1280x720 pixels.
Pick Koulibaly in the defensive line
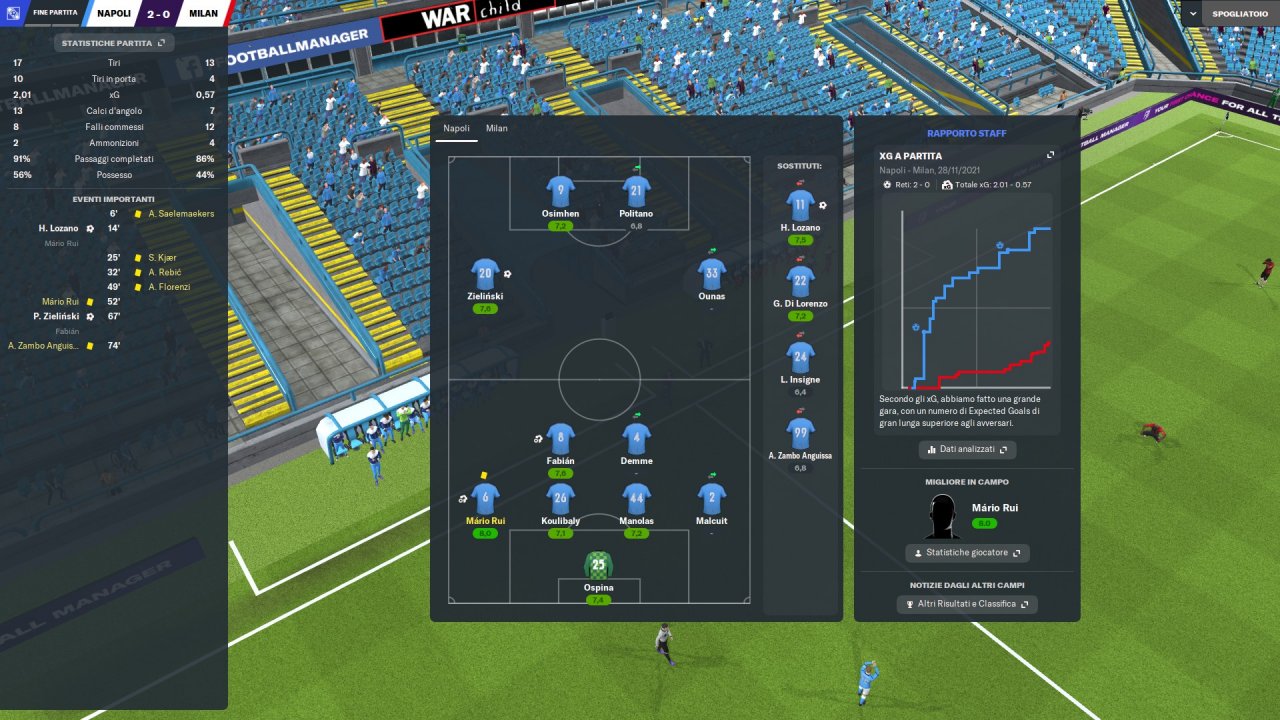560,499
